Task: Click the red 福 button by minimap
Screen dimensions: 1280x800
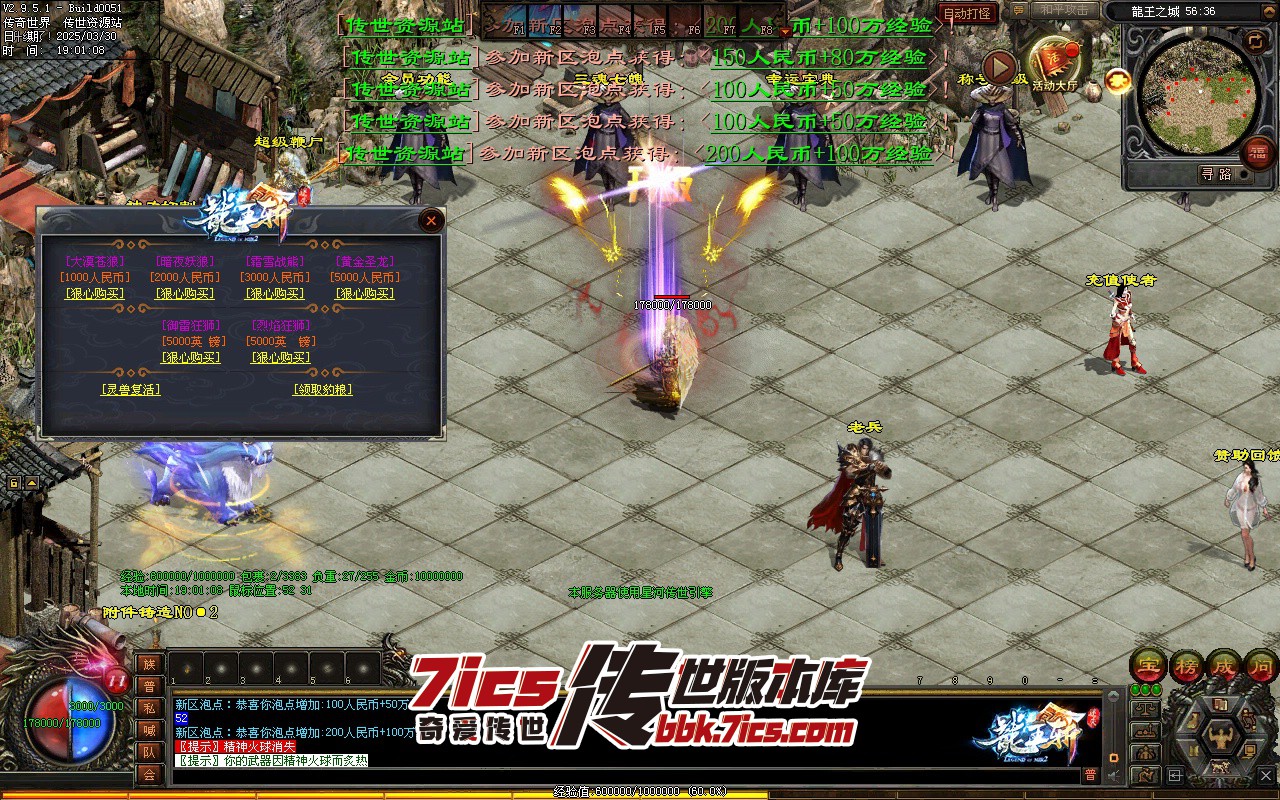Action: [1258, 153]
